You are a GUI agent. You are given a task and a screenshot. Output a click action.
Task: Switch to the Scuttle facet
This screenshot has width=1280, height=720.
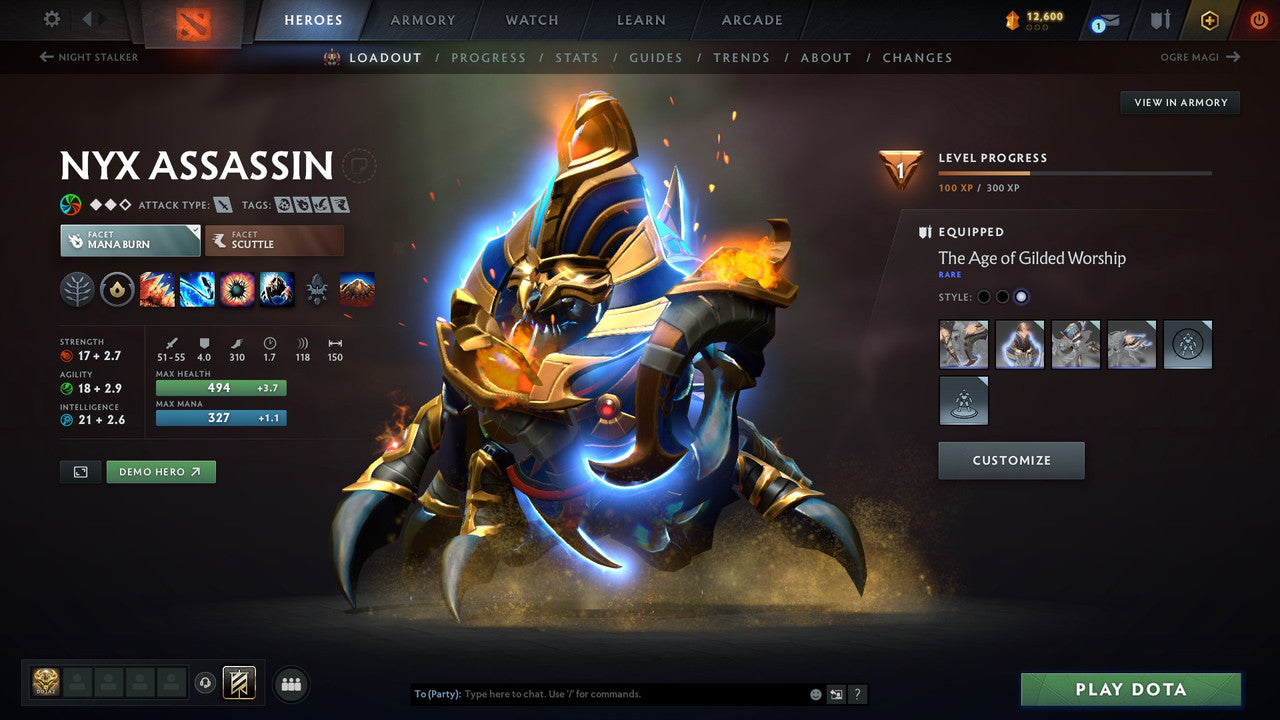(274, 240)
